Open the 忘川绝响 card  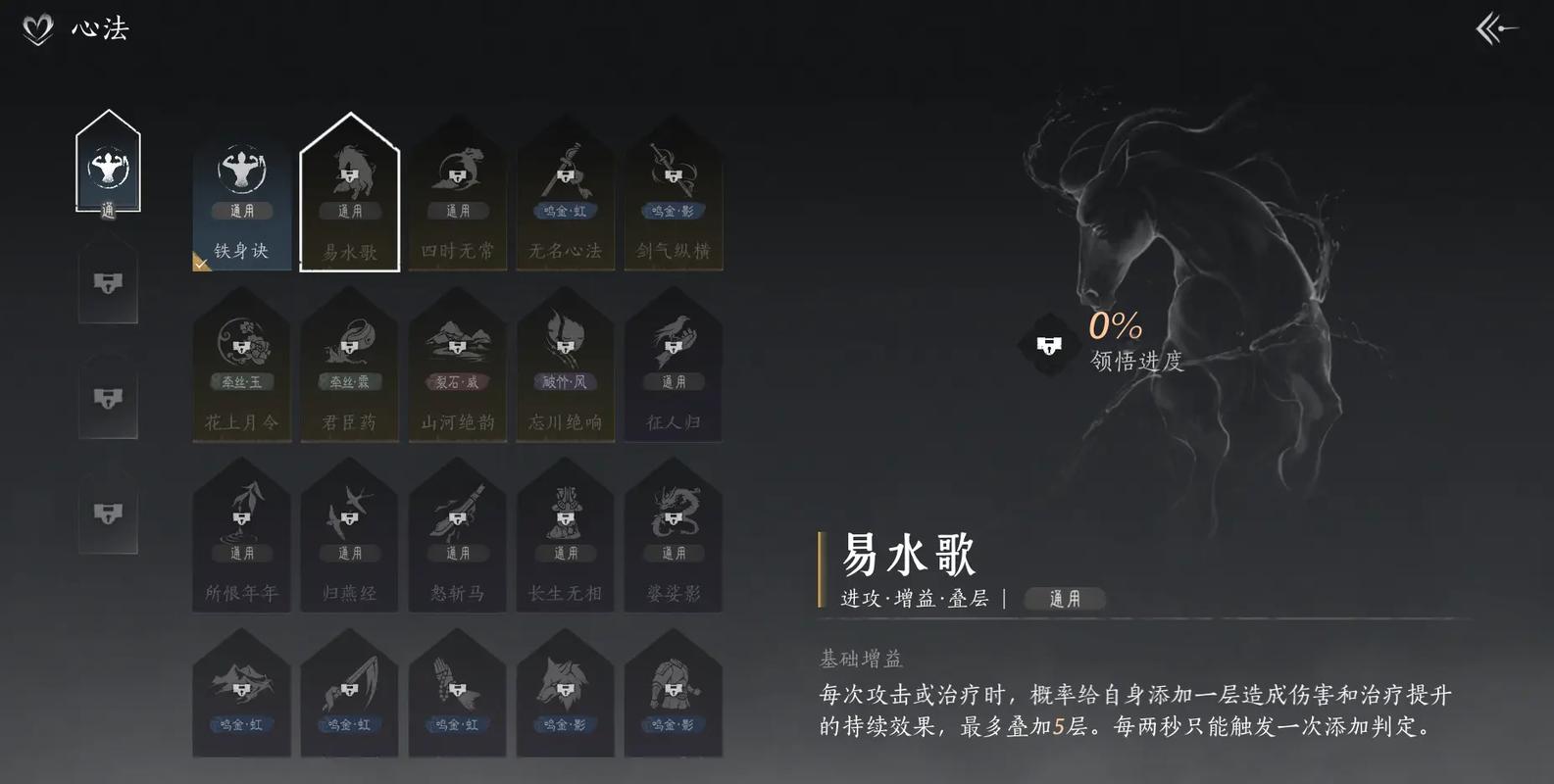pos(566,367)
